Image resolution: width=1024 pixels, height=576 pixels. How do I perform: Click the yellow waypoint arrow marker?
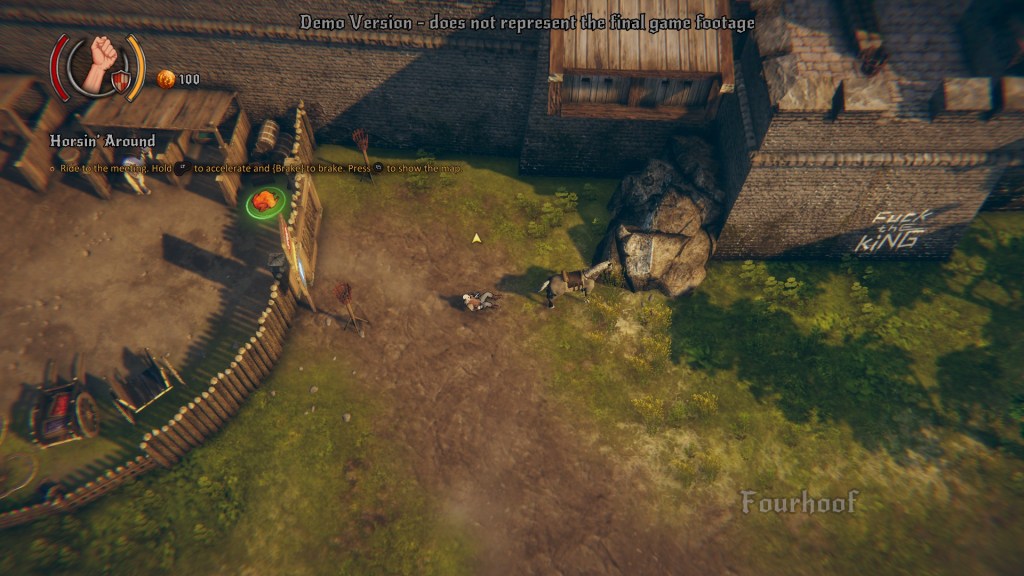point(477,238)
